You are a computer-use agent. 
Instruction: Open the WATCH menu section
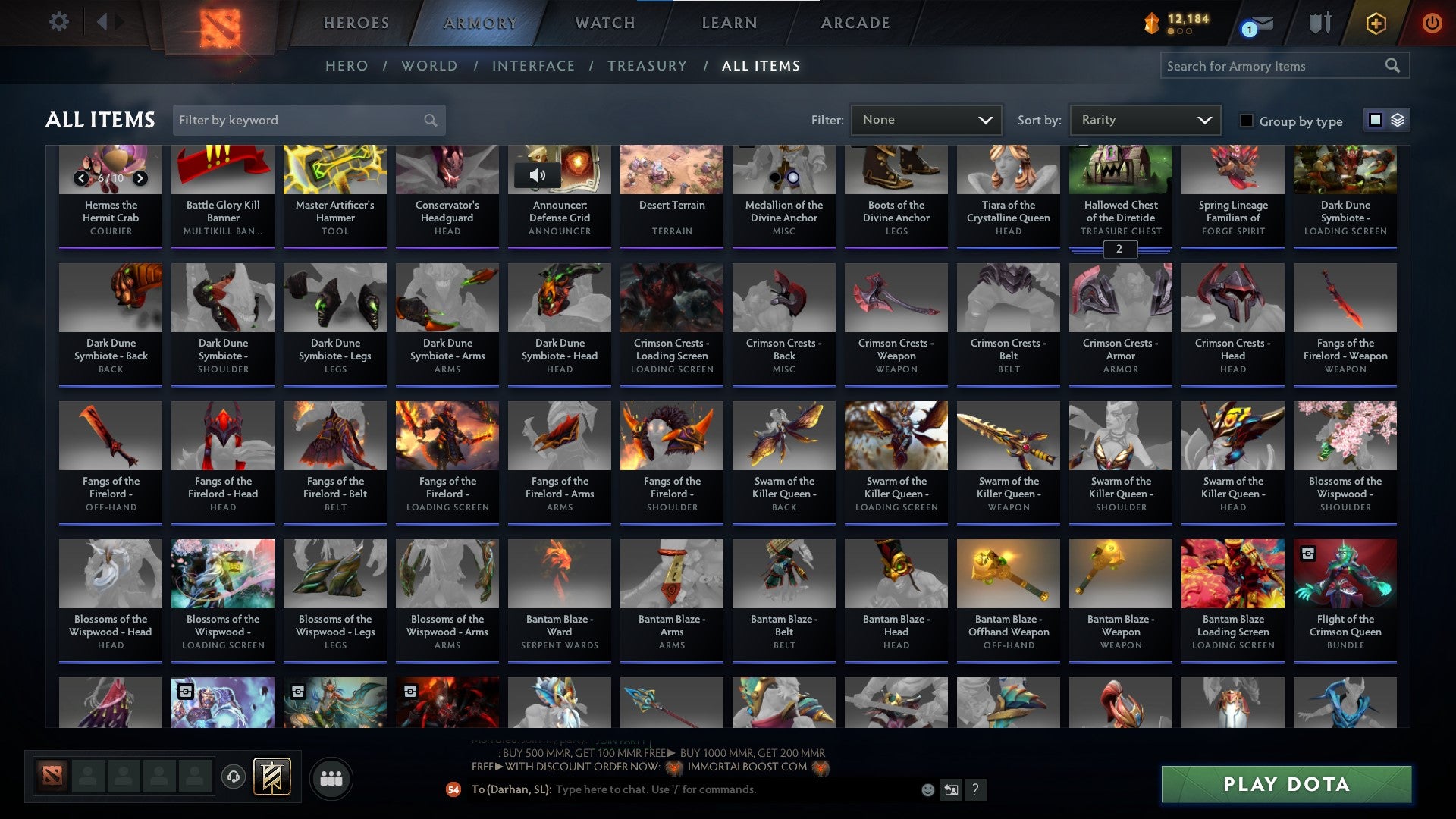604,23
